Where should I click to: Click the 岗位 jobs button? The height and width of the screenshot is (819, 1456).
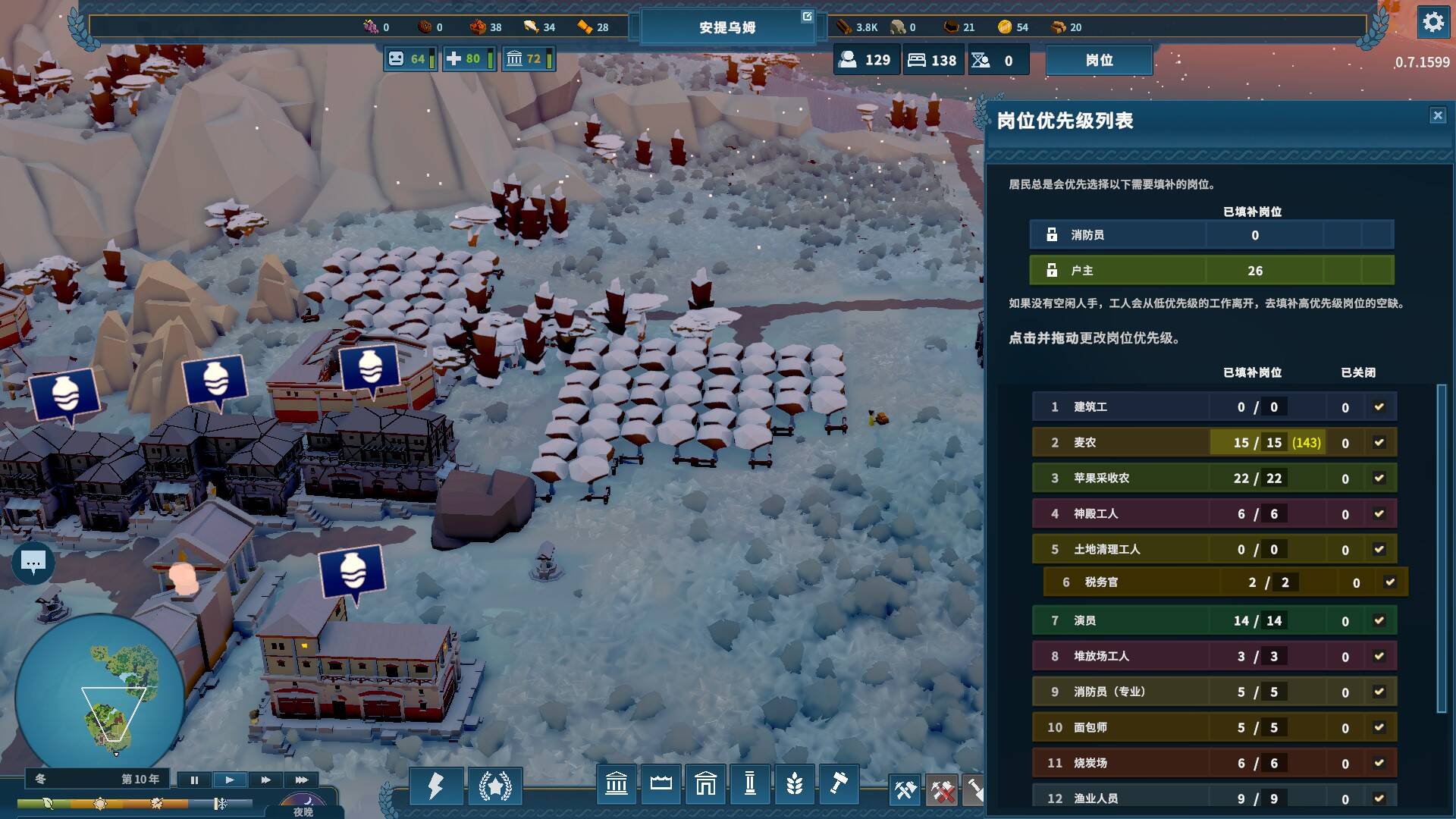(x=1099, y=60)
